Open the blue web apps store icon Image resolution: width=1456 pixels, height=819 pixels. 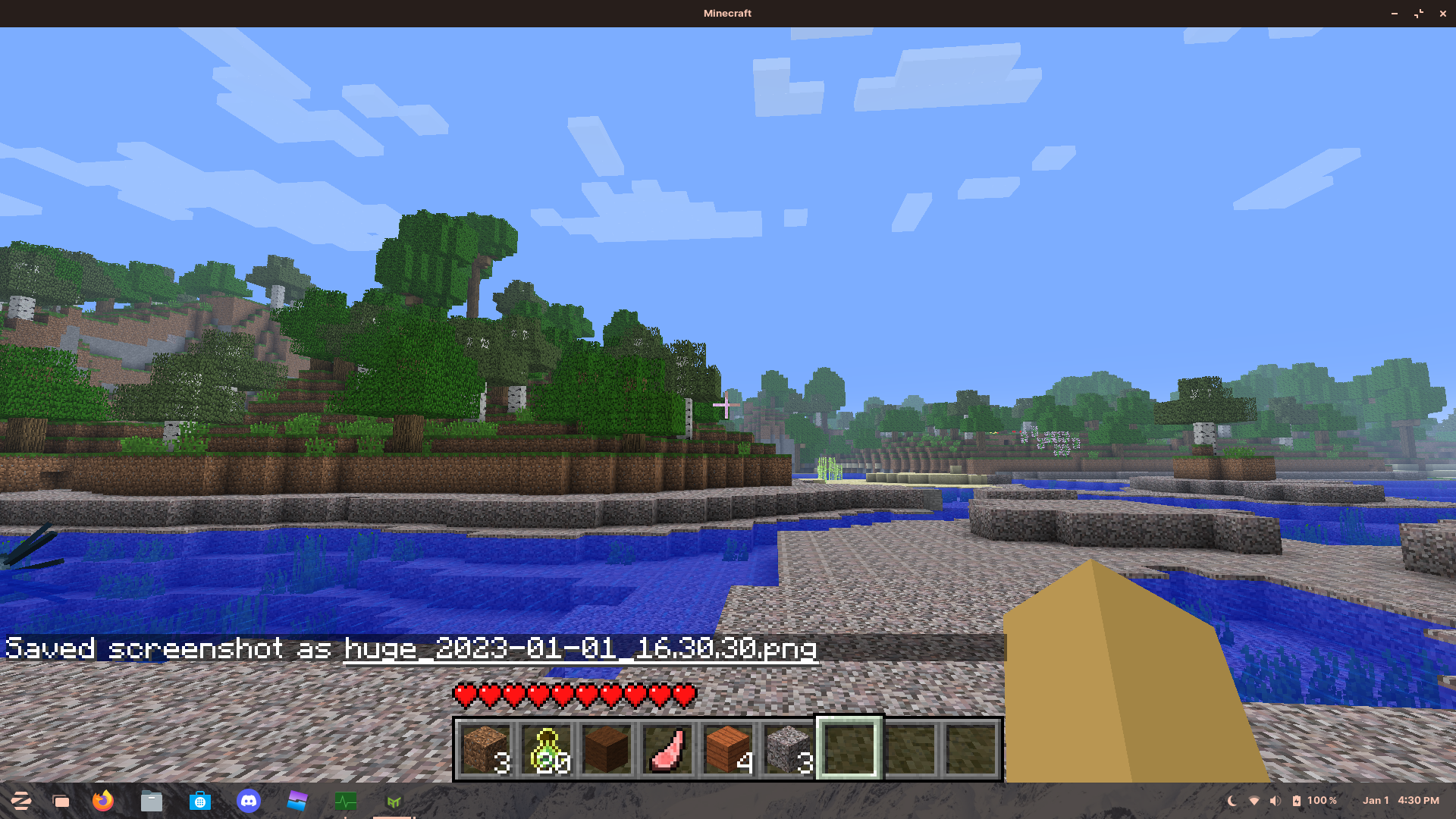click(199, 800)
